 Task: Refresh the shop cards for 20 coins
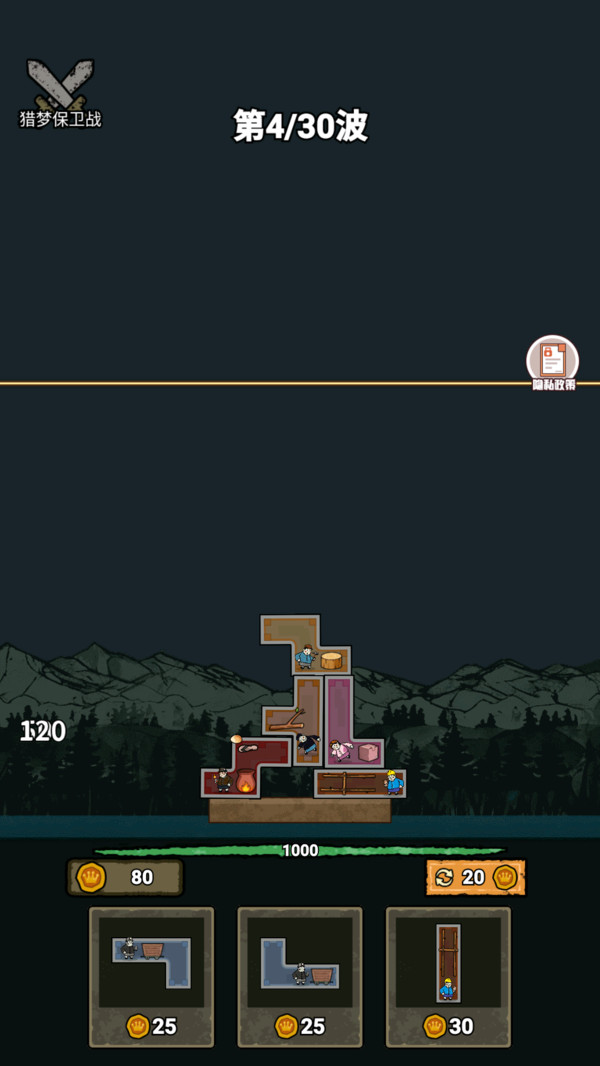pos(475,877)
